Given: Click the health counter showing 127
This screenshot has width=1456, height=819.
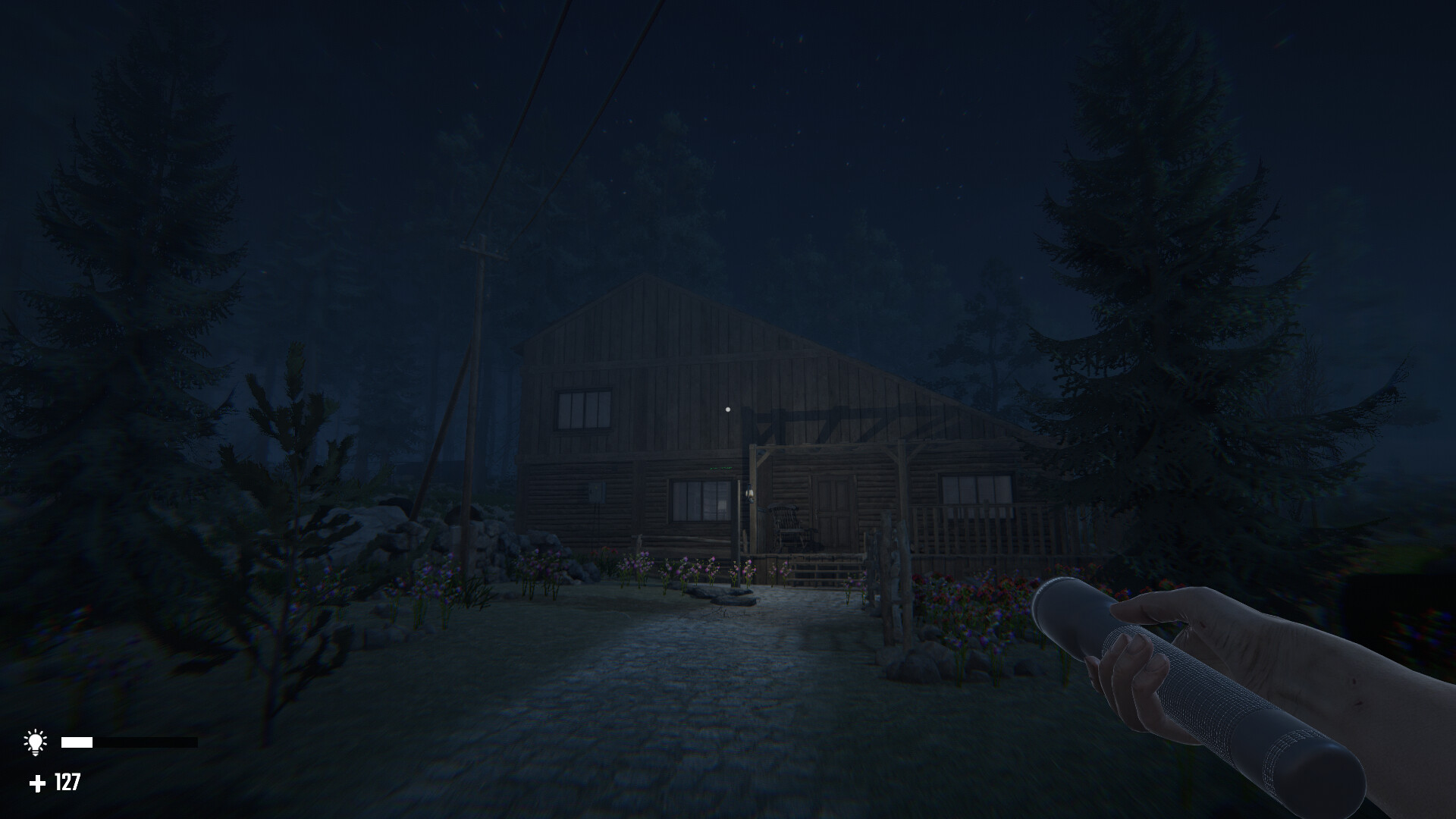Looking at the screenshot, I should 66,782.
